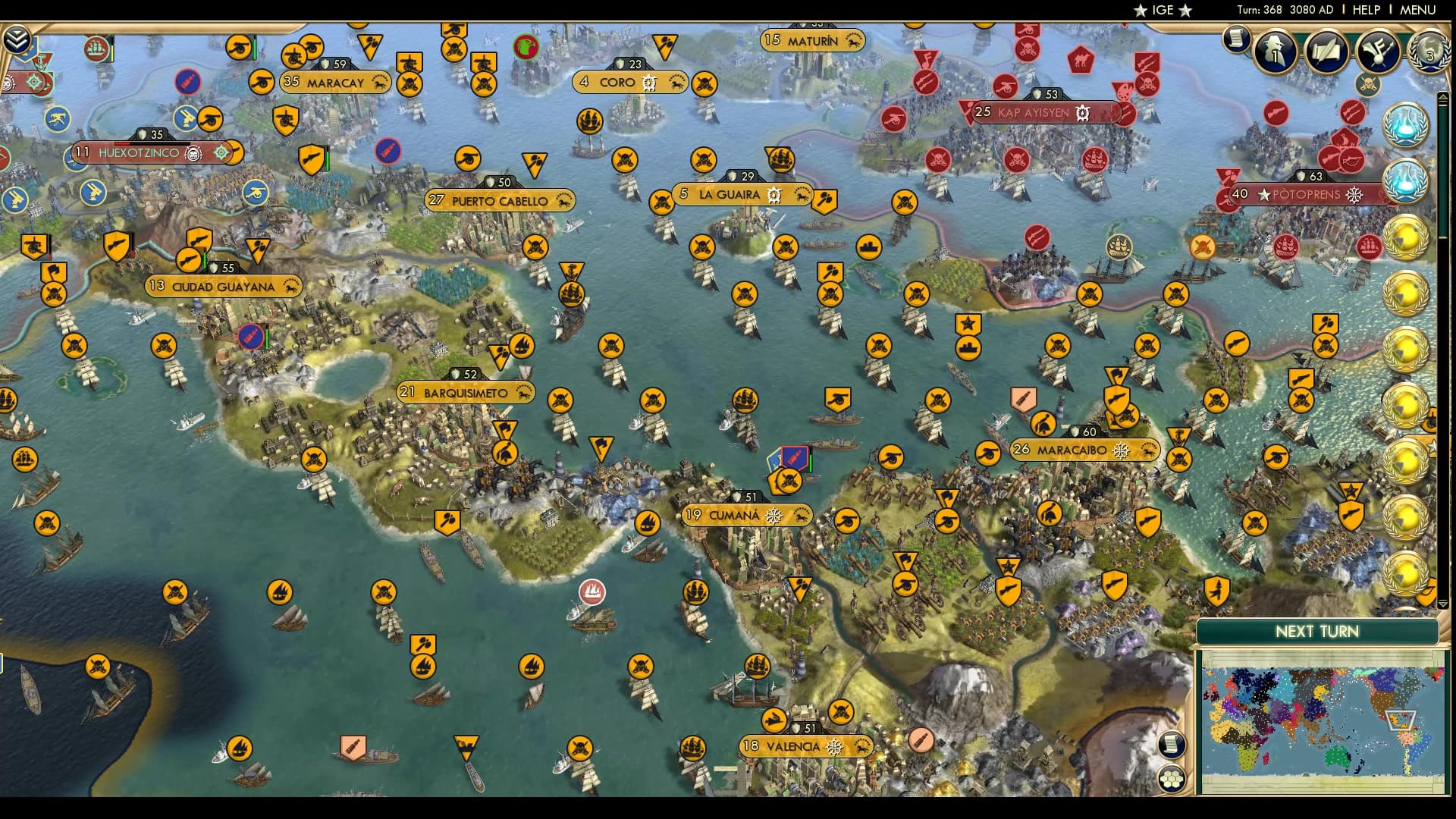Open the MENU
The height and width of the screenshot is (819, 1456).
1419,10
